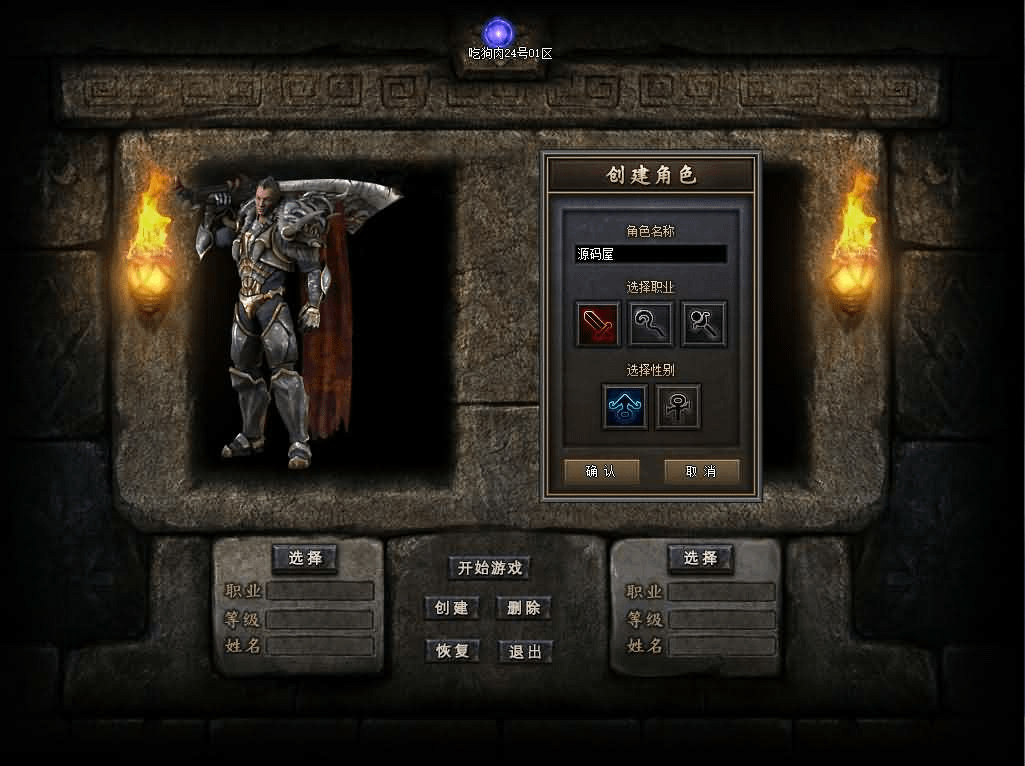Screen dimensions: 1025x766
Task: Select the warrior sword class icon
Action: click(x=598, y=324)
